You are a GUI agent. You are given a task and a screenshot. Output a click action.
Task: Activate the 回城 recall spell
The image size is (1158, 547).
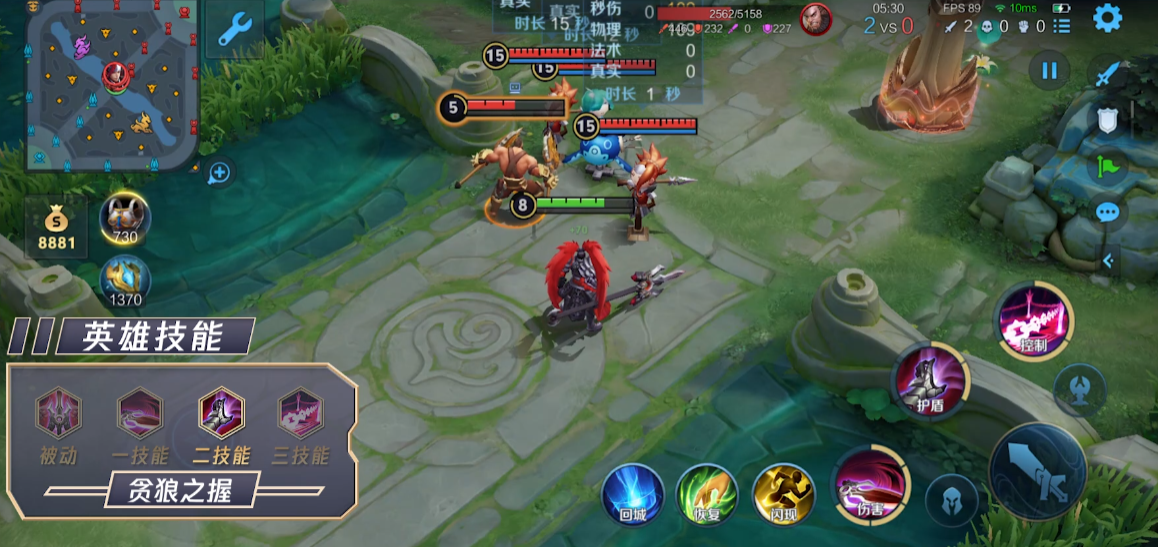click(x=632, y=495)
